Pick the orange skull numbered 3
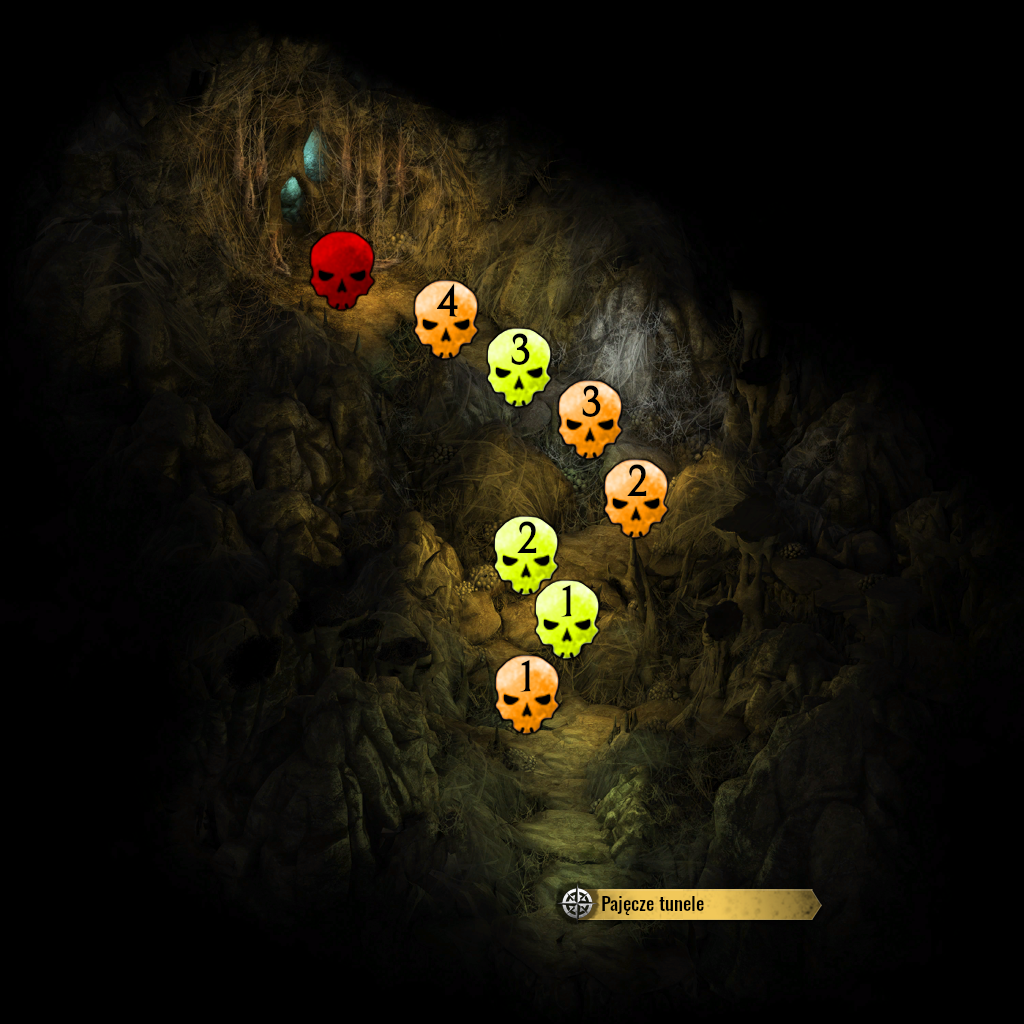Image resolution: width=1024 pixels, height=1024 pixels. tap(590, 419)
